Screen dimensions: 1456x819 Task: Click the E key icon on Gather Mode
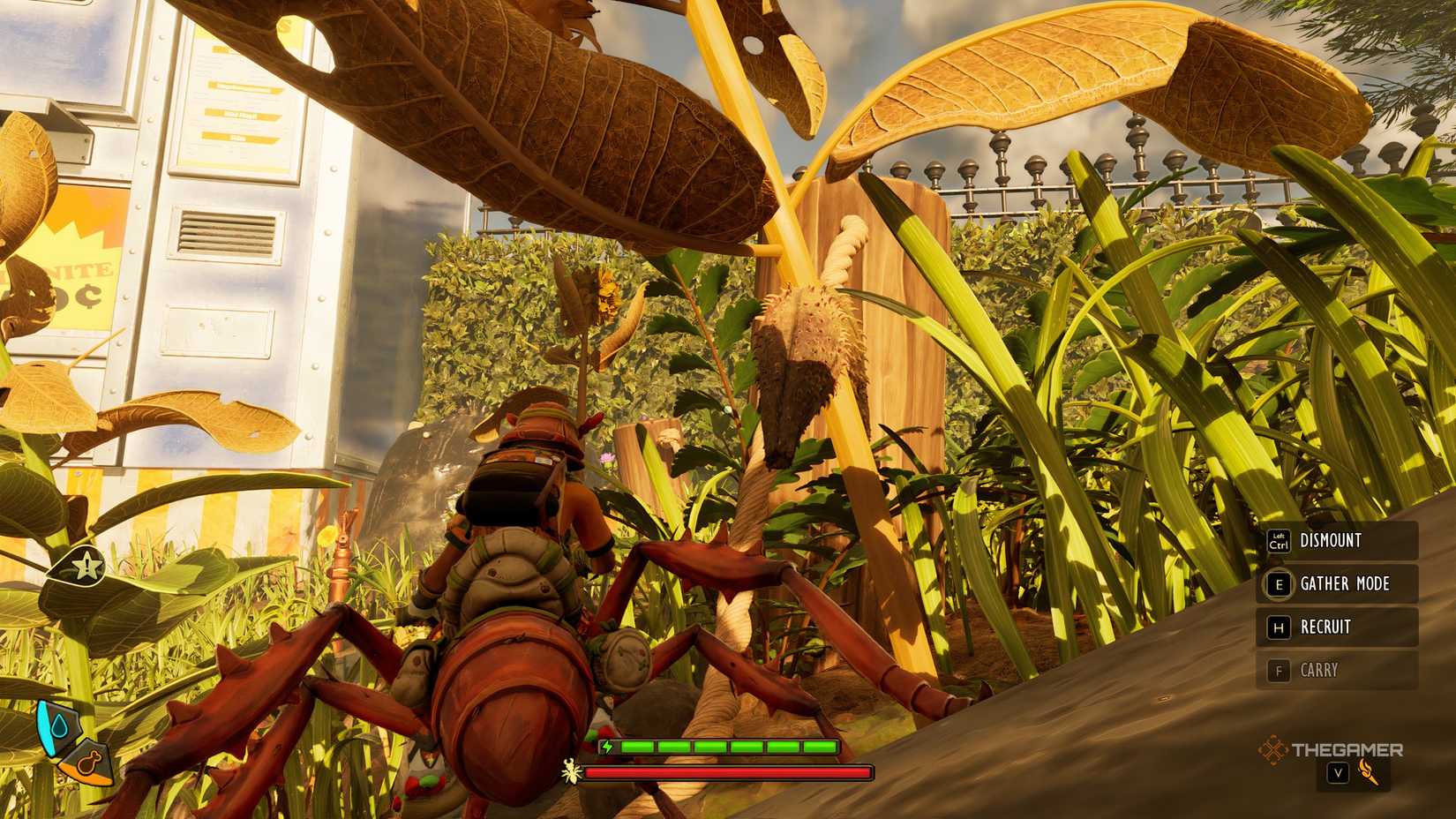click(x=1279, y=584)
